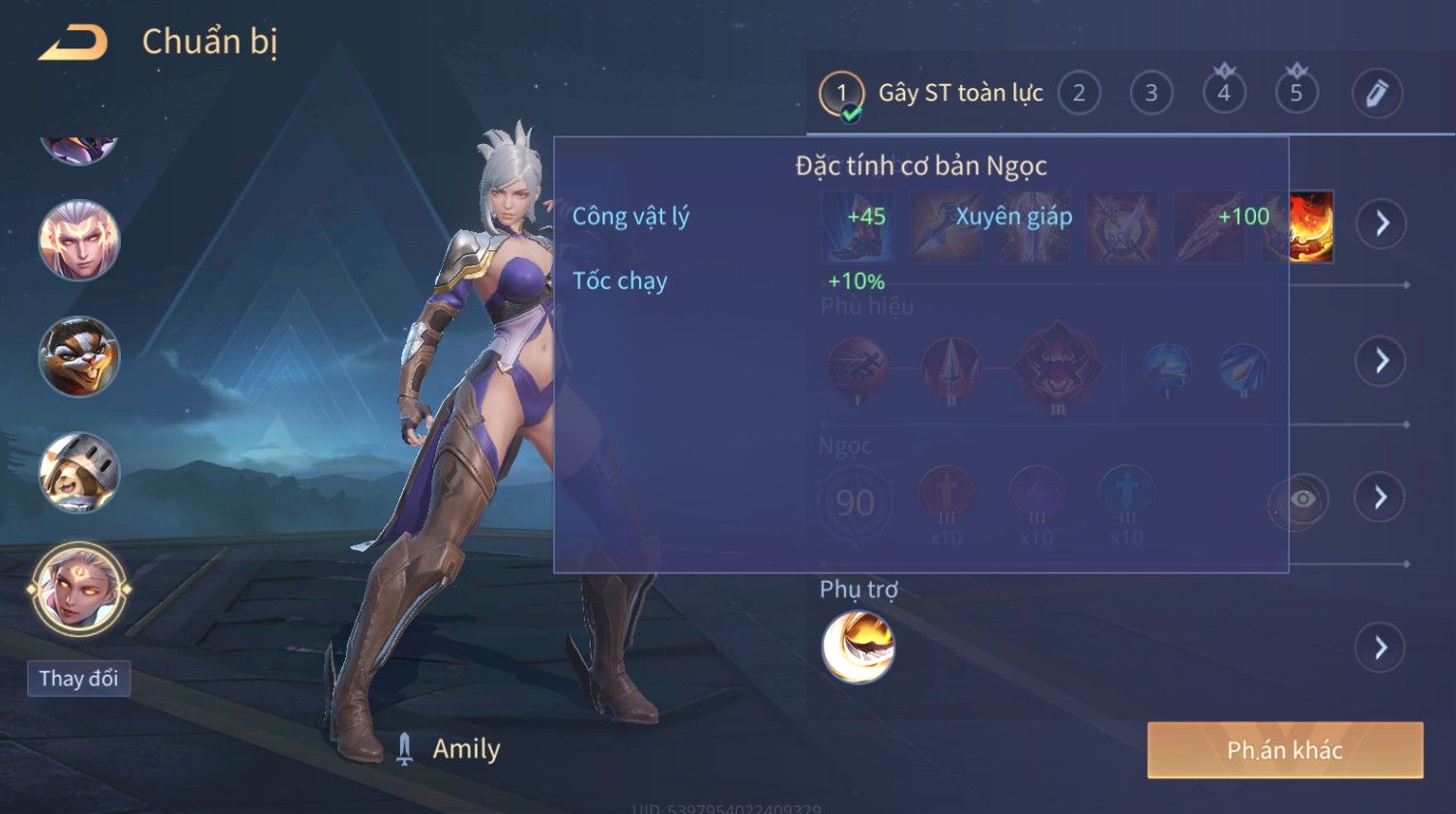Select the highlighted Amily portrait

tap(78, 588)
